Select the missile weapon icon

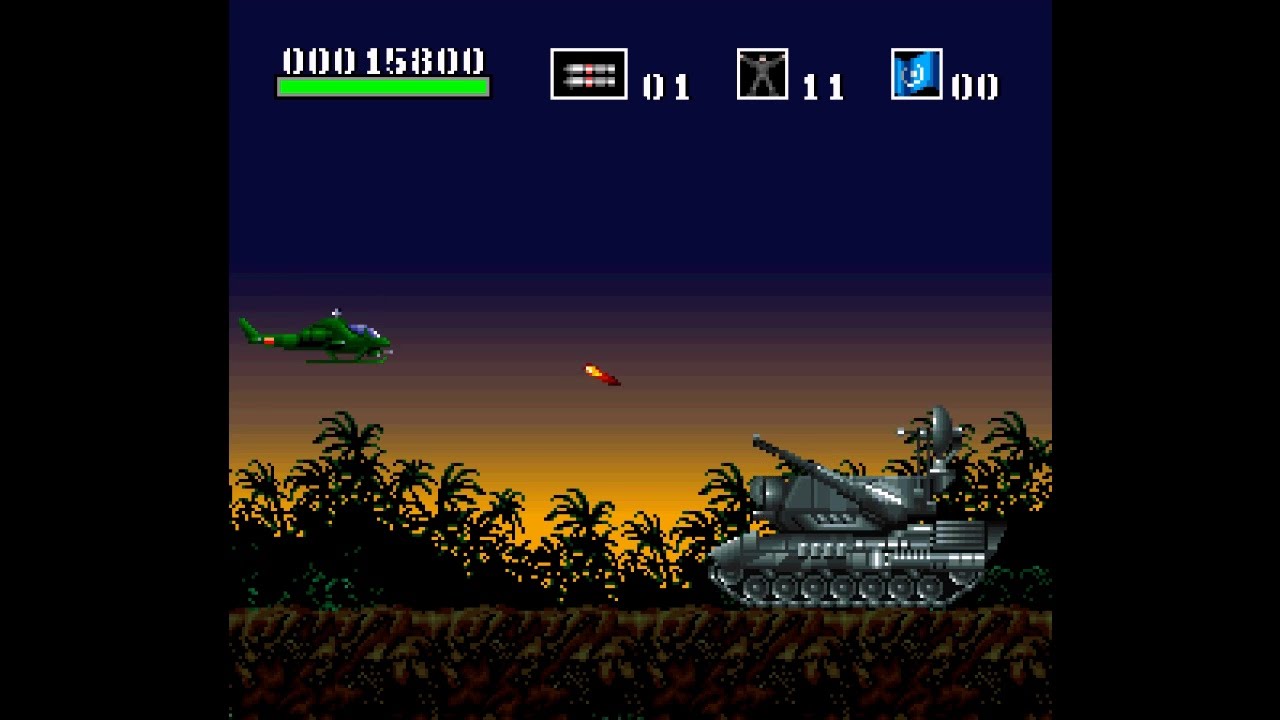pyautogui.click(x=588, y=74)
